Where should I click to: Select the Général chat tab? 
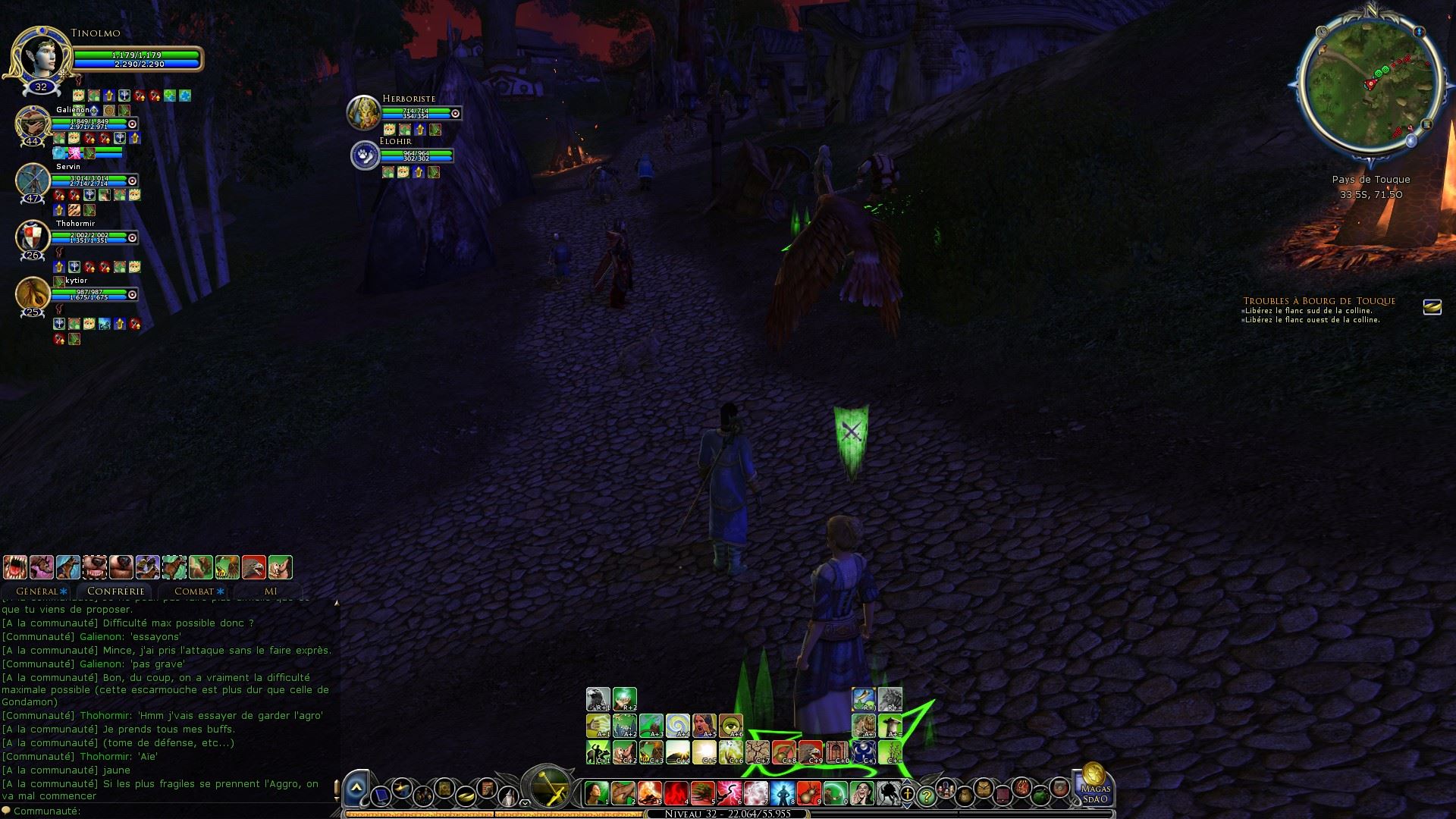[x=37, y=591]
